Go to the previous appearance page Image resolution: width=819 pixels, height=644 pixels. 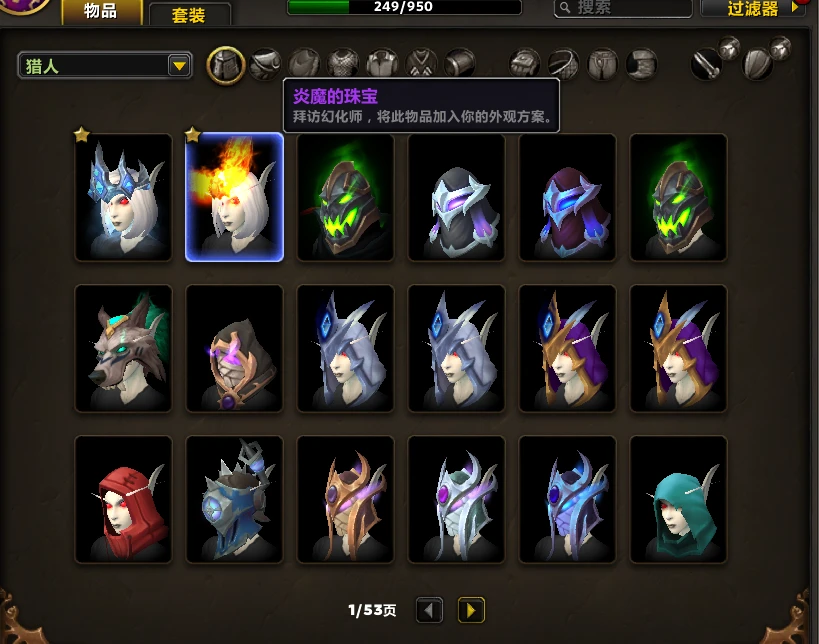point(430,609)
